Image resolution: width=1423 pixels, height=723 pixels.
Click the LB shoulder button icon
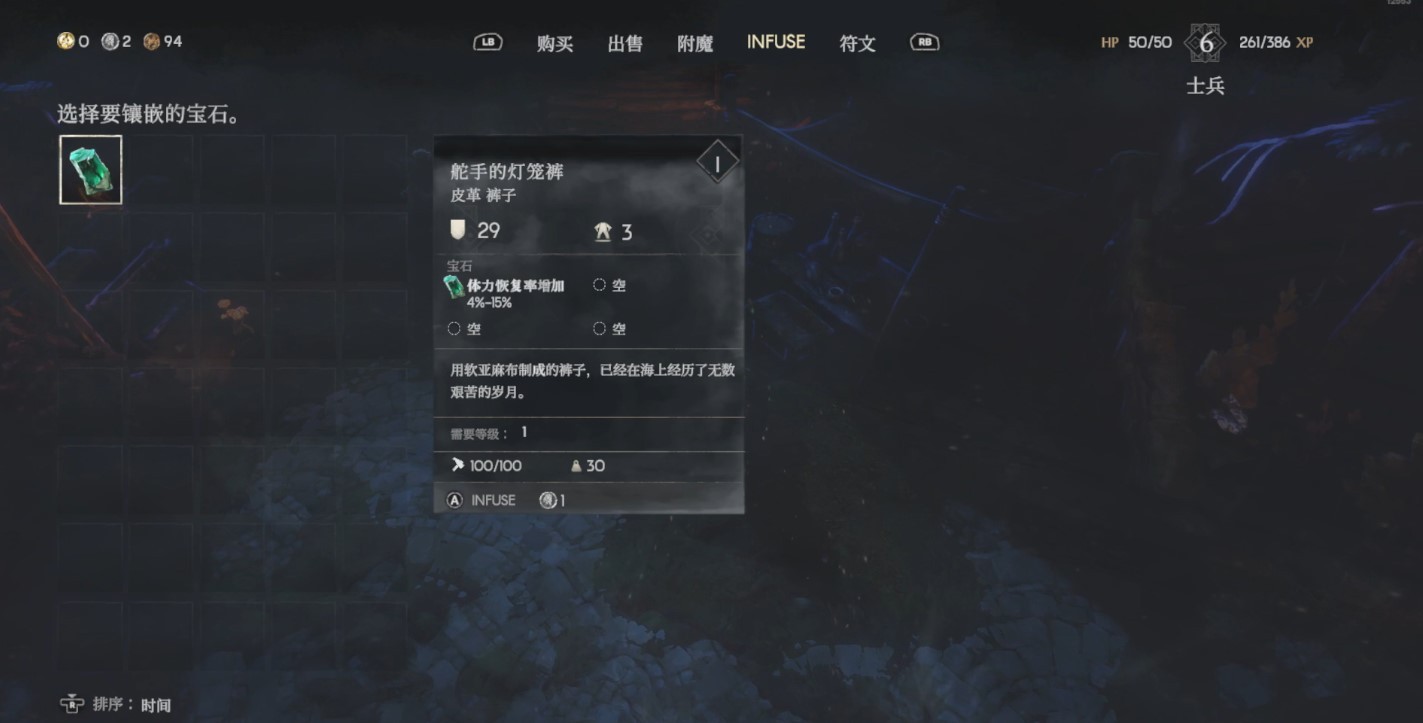(x=488, y=42)
